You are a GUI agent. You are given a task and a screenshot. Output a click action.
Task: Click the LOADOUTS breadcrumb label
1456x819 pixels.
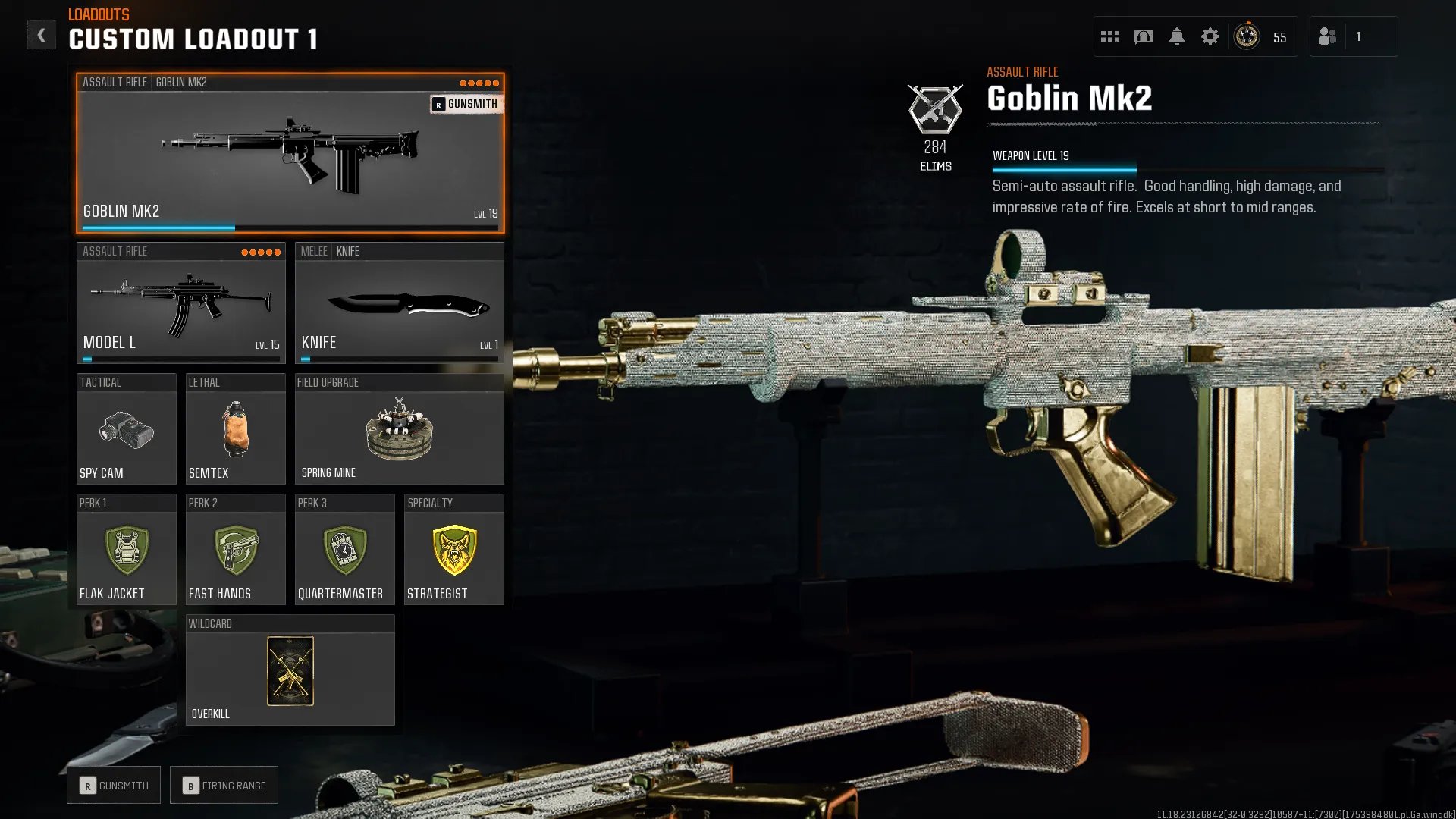click(x=97, y=14)
